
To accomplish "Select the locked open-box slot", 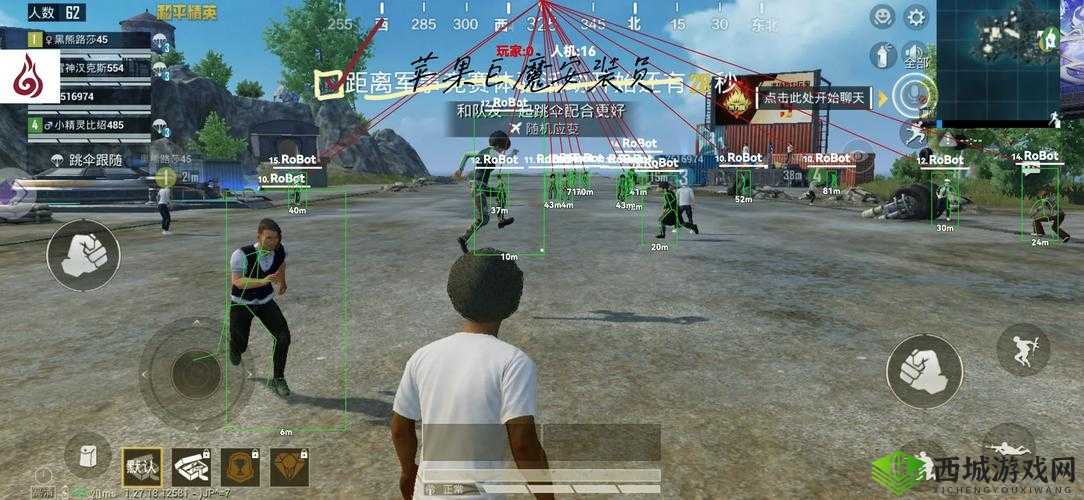I will coord(190,466).
